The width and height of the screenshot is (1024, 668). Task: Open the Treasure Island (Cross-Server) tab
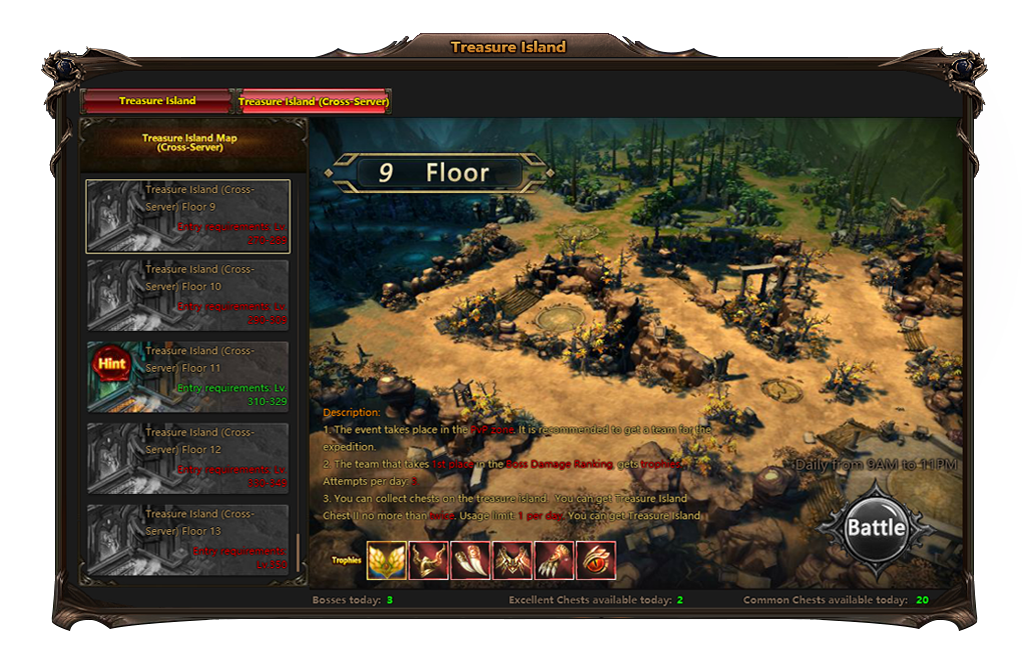pyautogui.click(x=314, y=101)
